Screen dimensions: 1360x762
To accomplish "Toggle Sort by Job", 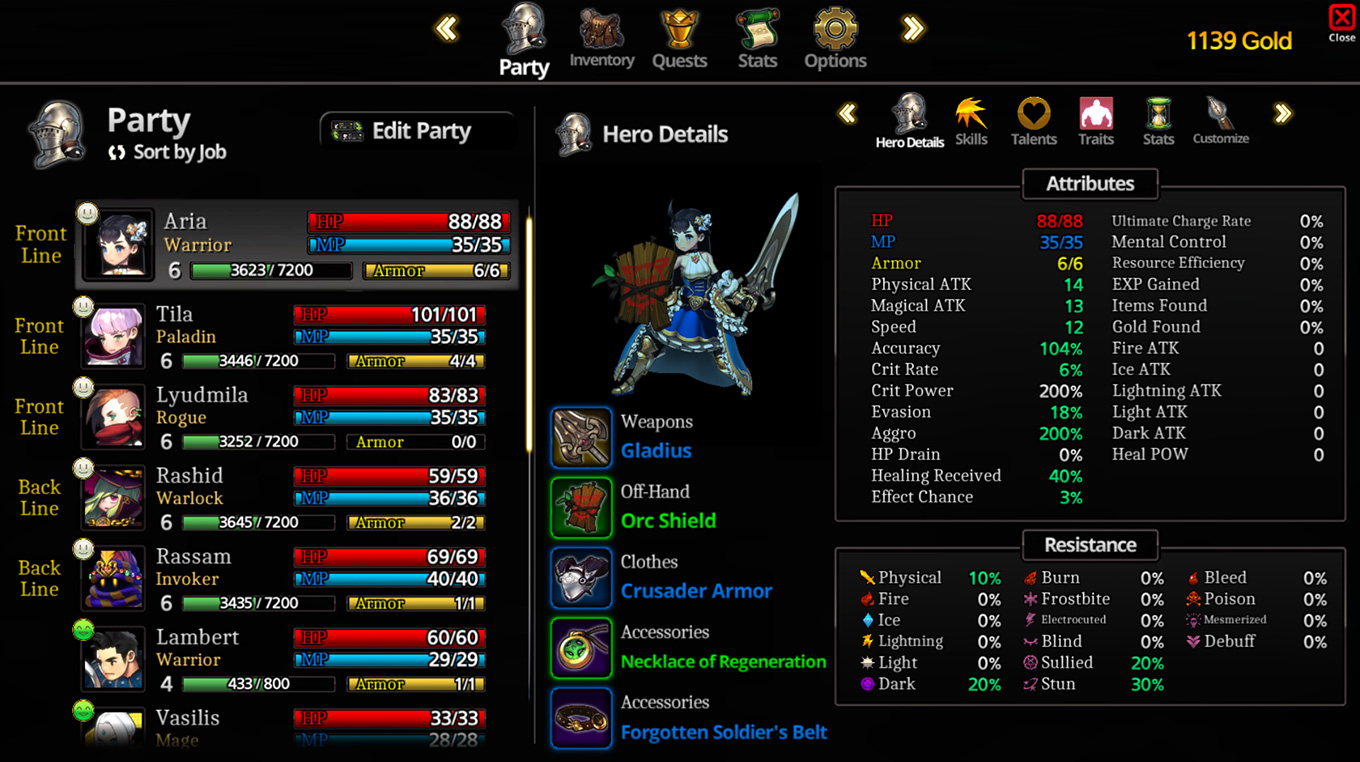I will click(x=168, y=152).
